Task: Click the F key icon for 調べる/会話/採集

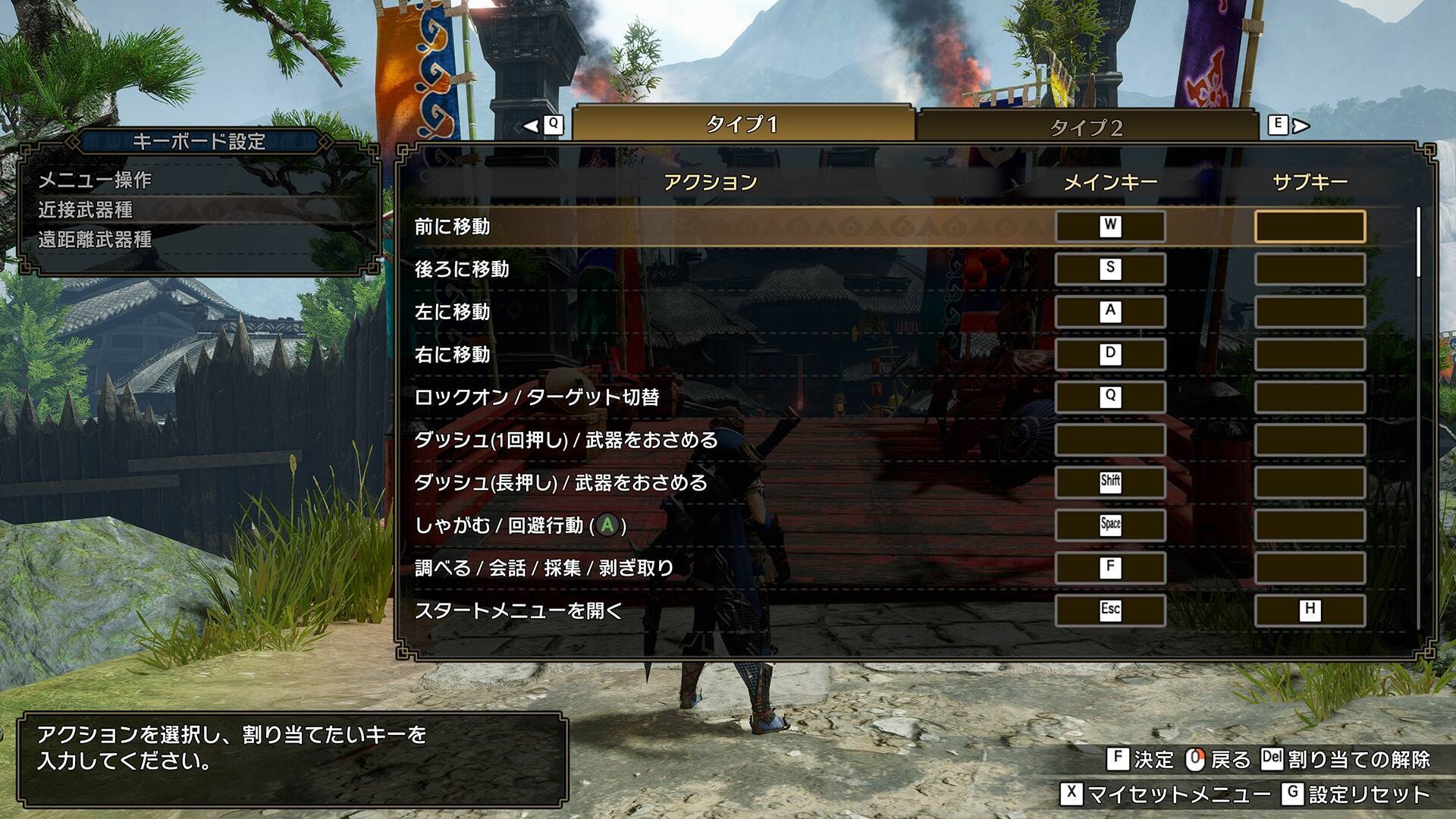Action: coord(1109,567)
